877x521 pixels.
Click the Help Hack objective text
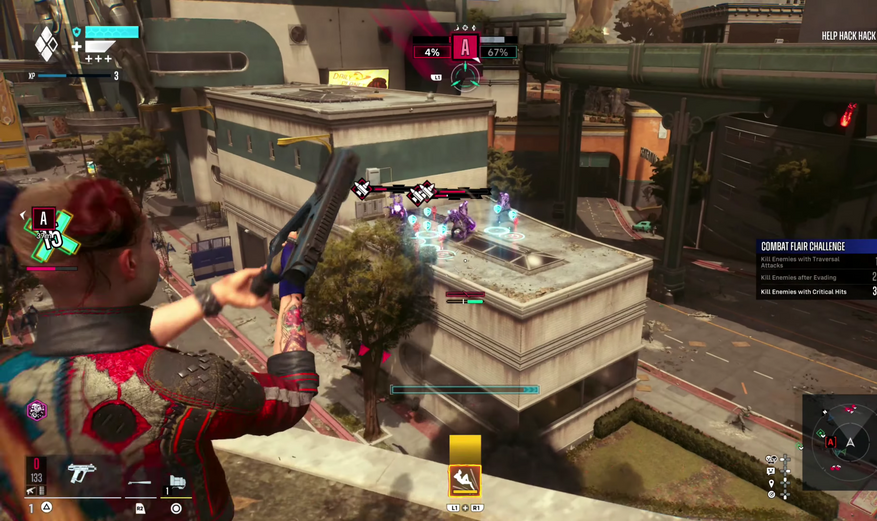848,36
